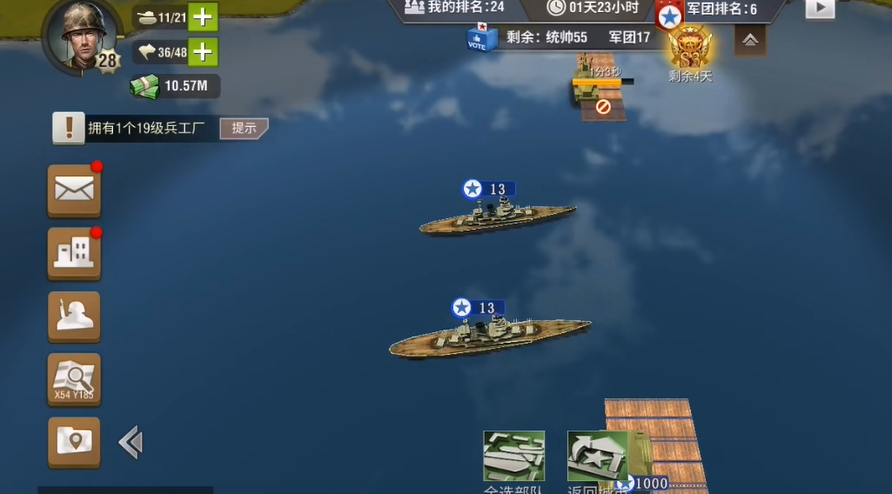Image resolution: width=892 pixels, height=494 pixels.
Task: Open the gold medal event badge
Action: (x=690, y=47)
